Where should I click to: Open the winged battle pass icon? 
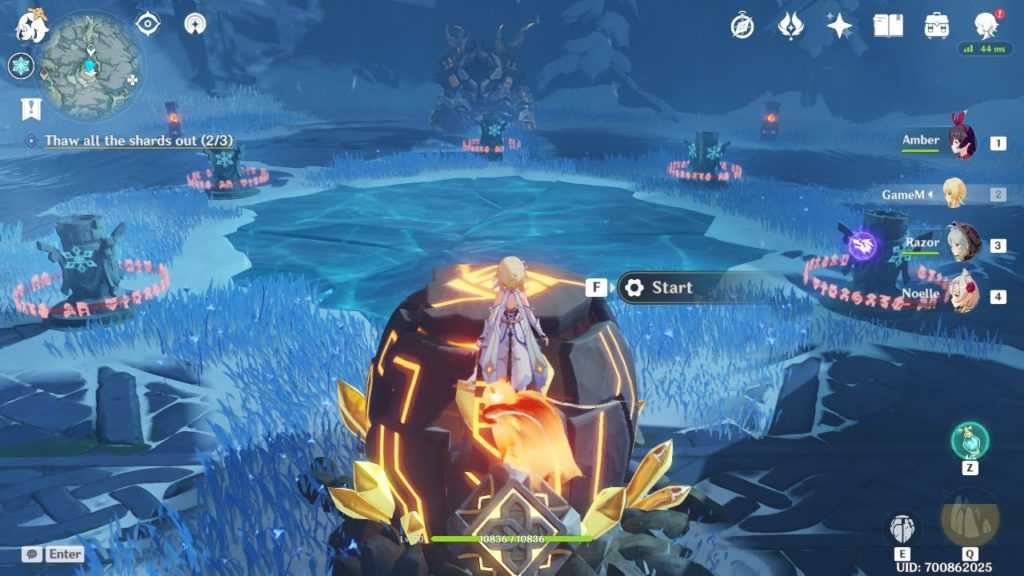tap(791, 26)
